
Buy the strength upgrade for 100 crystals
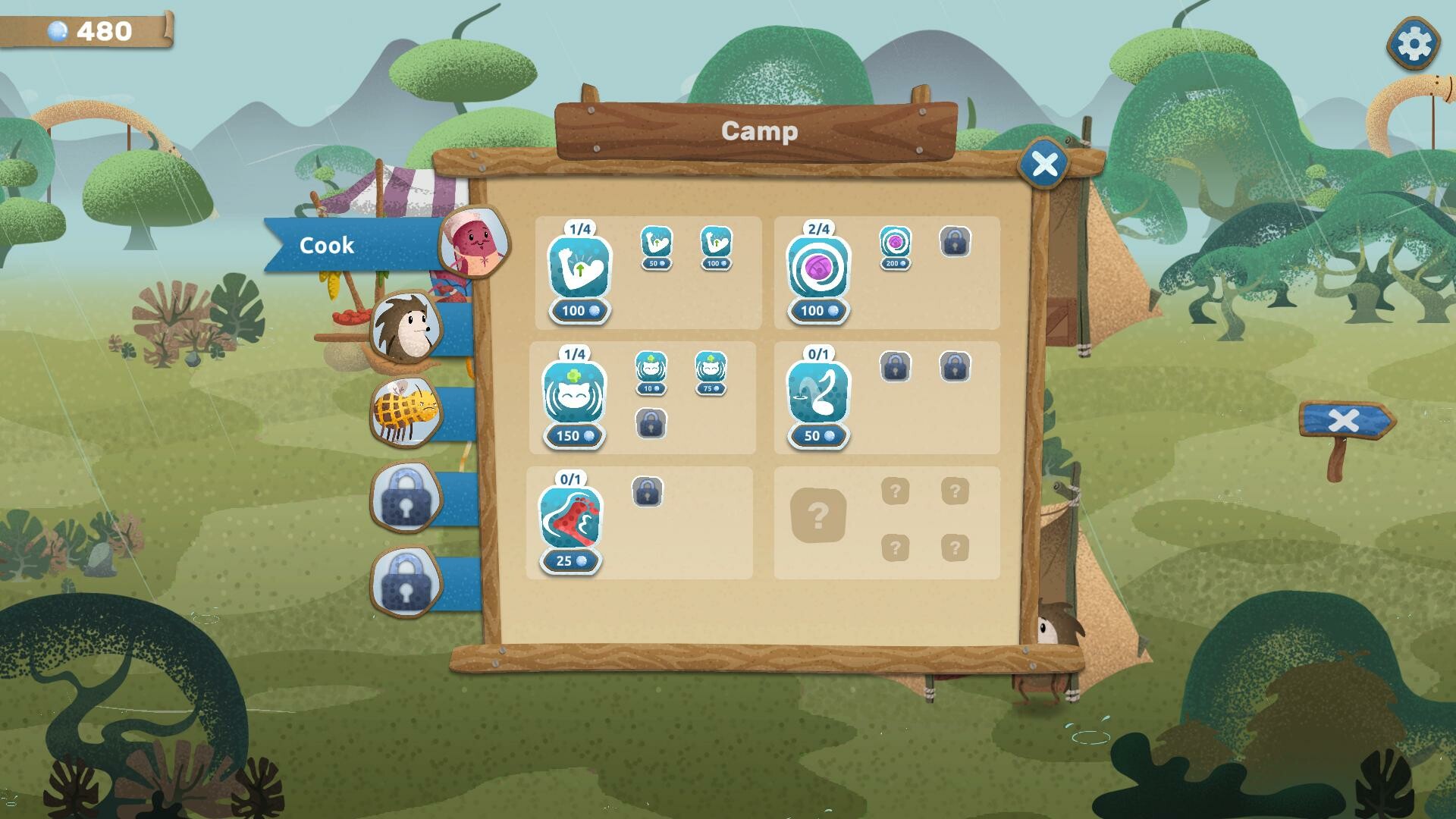578,310
